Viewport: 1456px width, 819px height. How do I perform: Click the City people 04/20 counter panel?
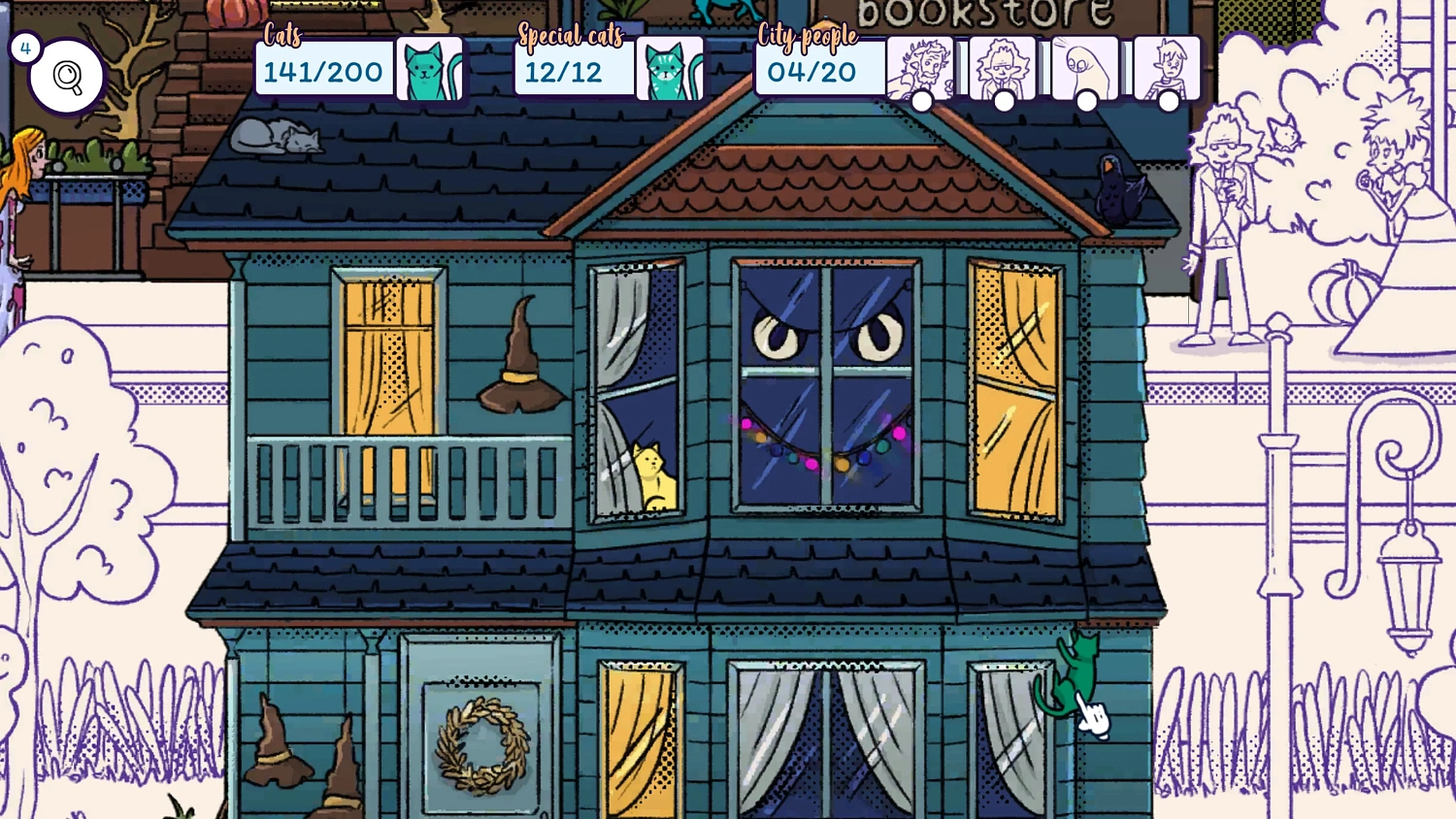click(x=811, y=70)
